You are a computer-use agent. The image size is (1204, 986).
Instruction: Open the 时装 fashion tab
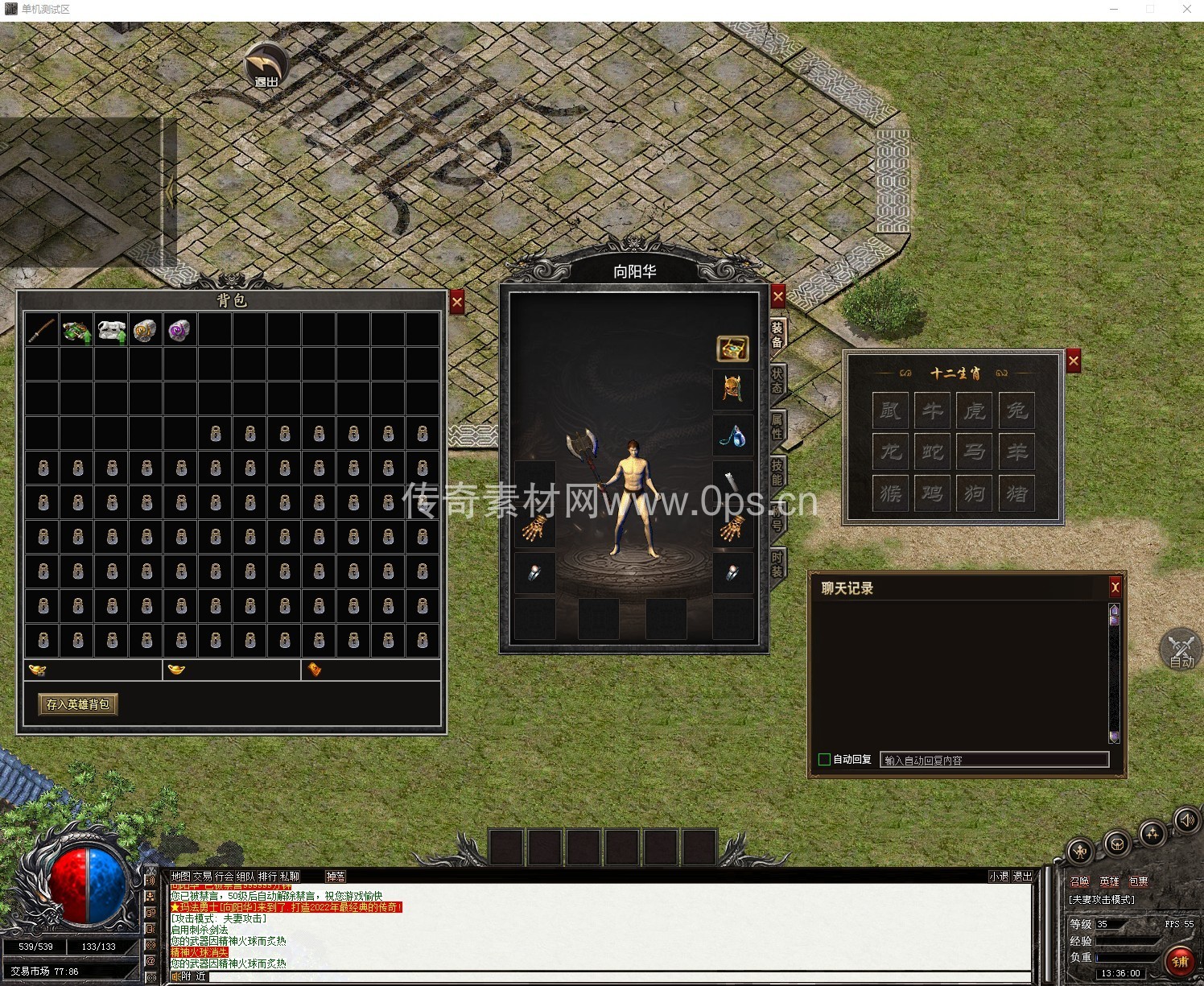coord(777,563)
